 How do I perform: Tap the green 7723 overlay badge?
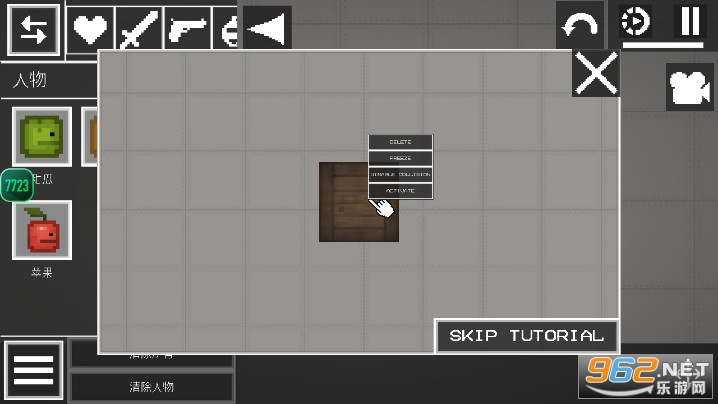coord(17,185)
